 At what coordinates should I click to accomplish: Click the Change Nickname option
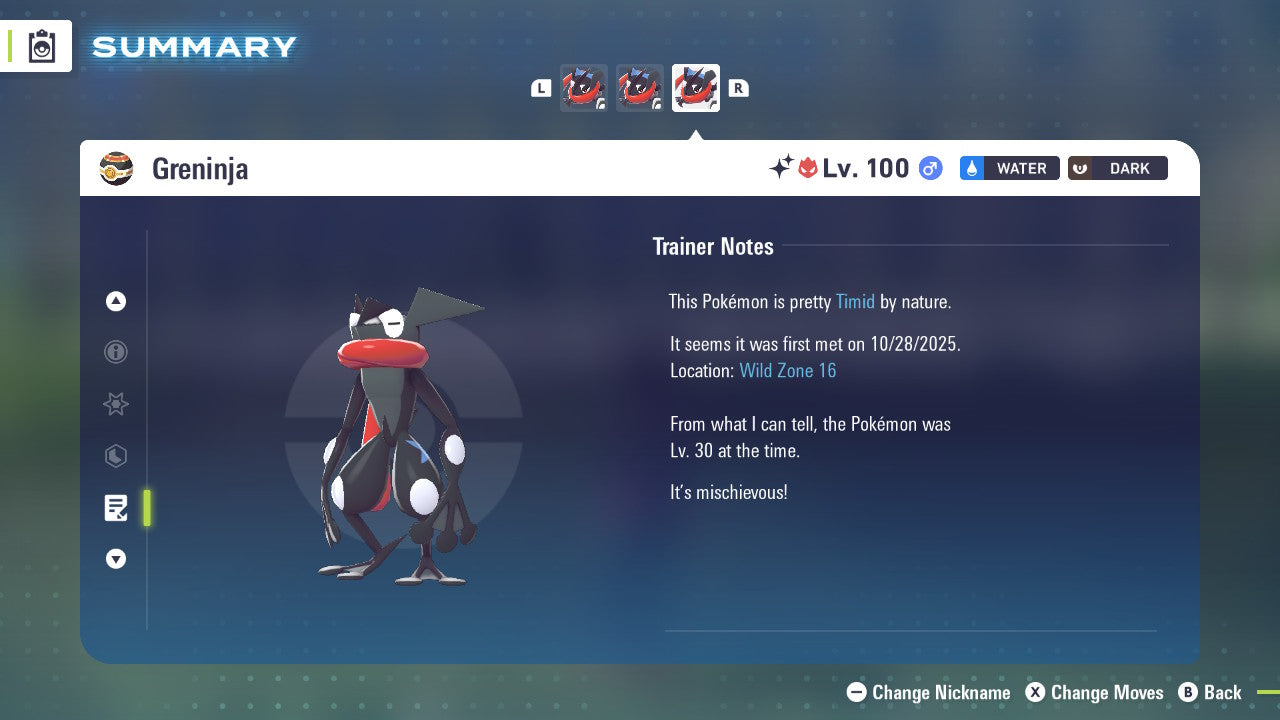(x=928, y=692)
